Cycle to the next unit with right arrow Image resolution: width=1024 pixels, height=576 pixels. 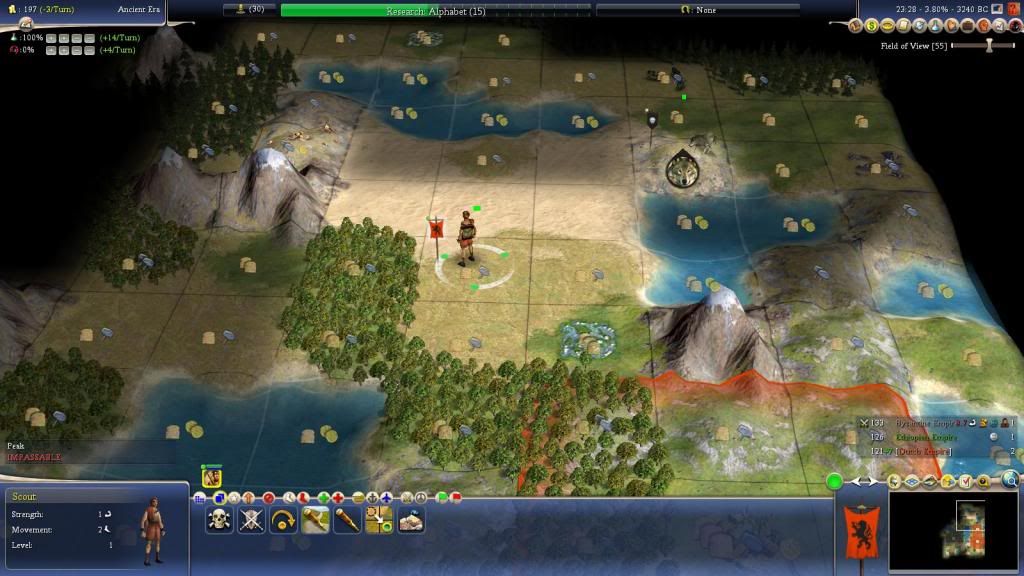[871, 482]
